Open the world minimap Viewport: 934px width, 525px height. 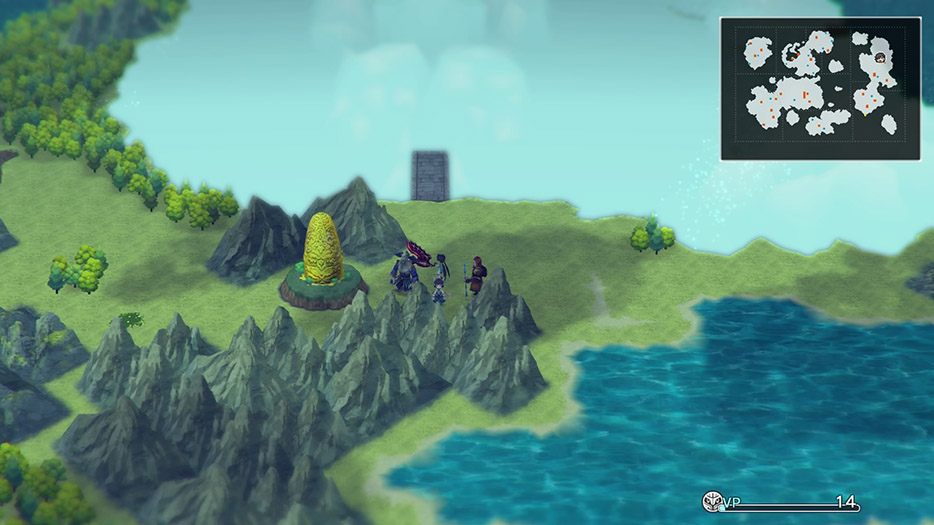(x=820, y=88)
